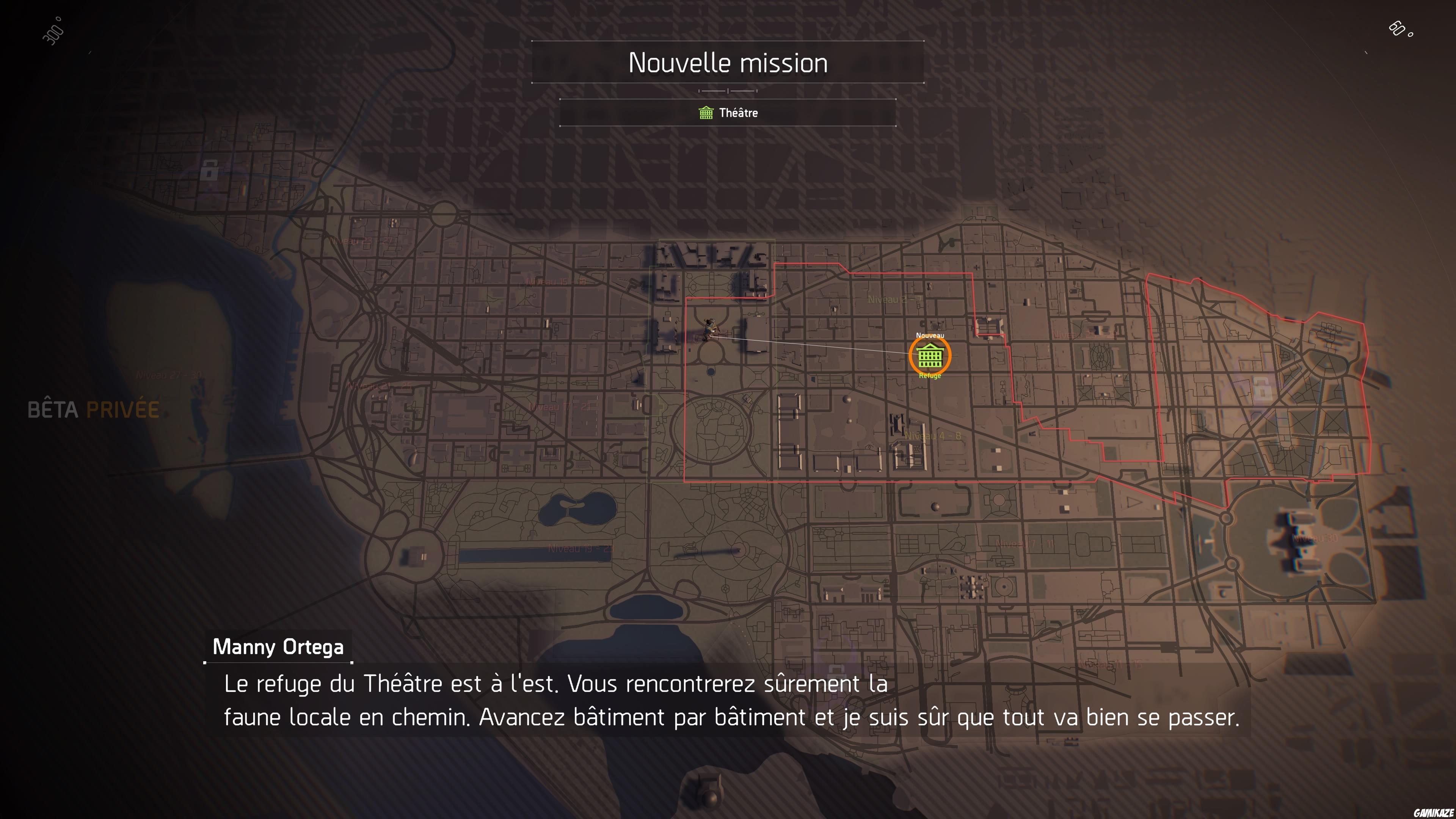Open the Nouvelle mission banner panel
The image size is (1456, 819).
point(728,63)
